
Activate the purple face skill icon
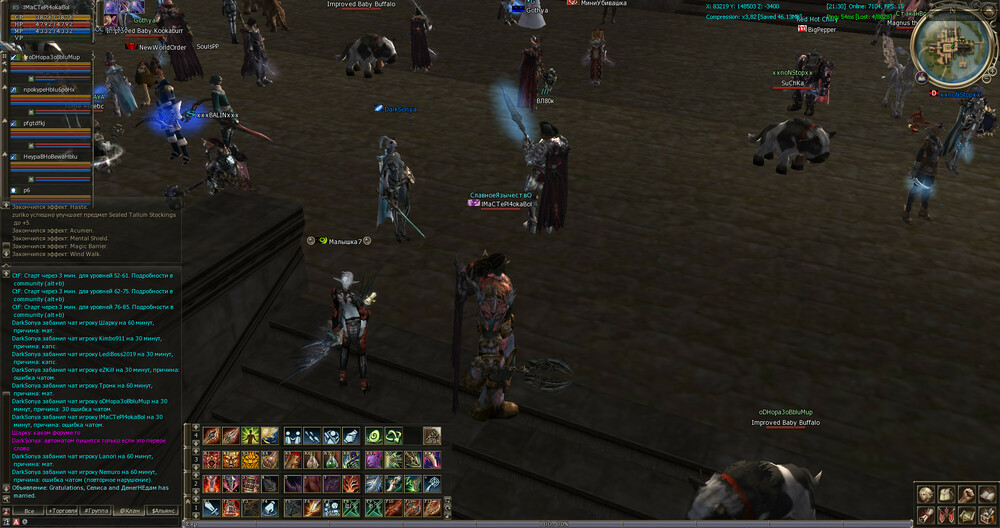[x=373, y=459]
